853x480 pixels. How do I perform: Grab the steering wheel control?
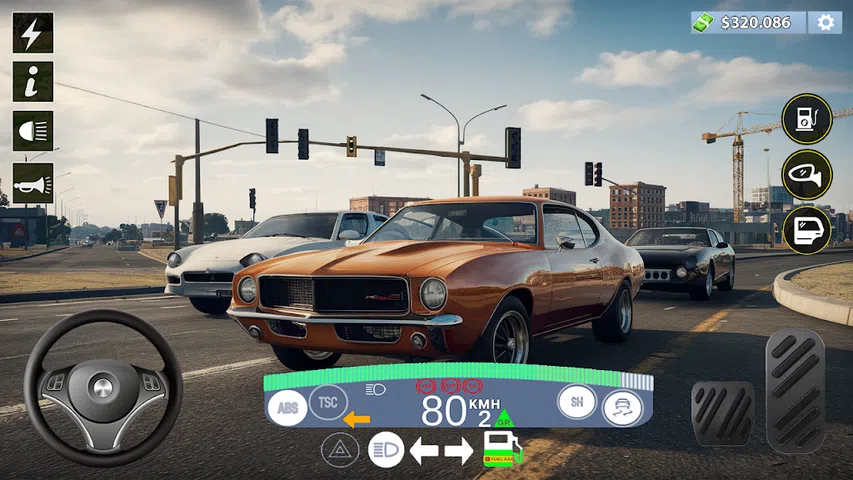coord(103,387)
